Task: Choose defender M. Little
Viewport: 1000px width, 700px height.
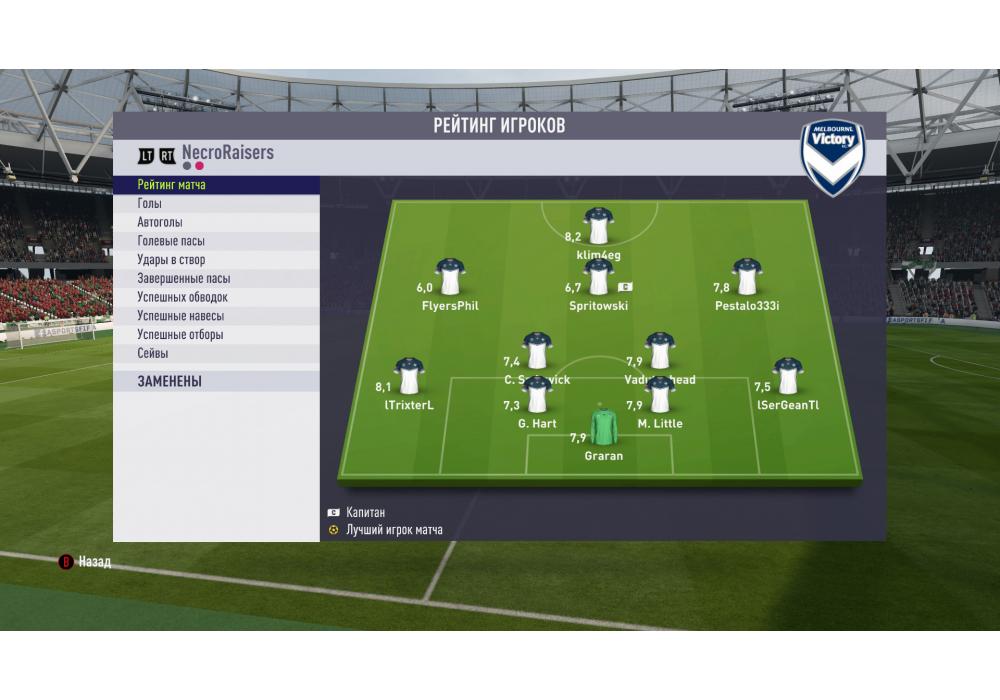Action: [x=660, y=395]
